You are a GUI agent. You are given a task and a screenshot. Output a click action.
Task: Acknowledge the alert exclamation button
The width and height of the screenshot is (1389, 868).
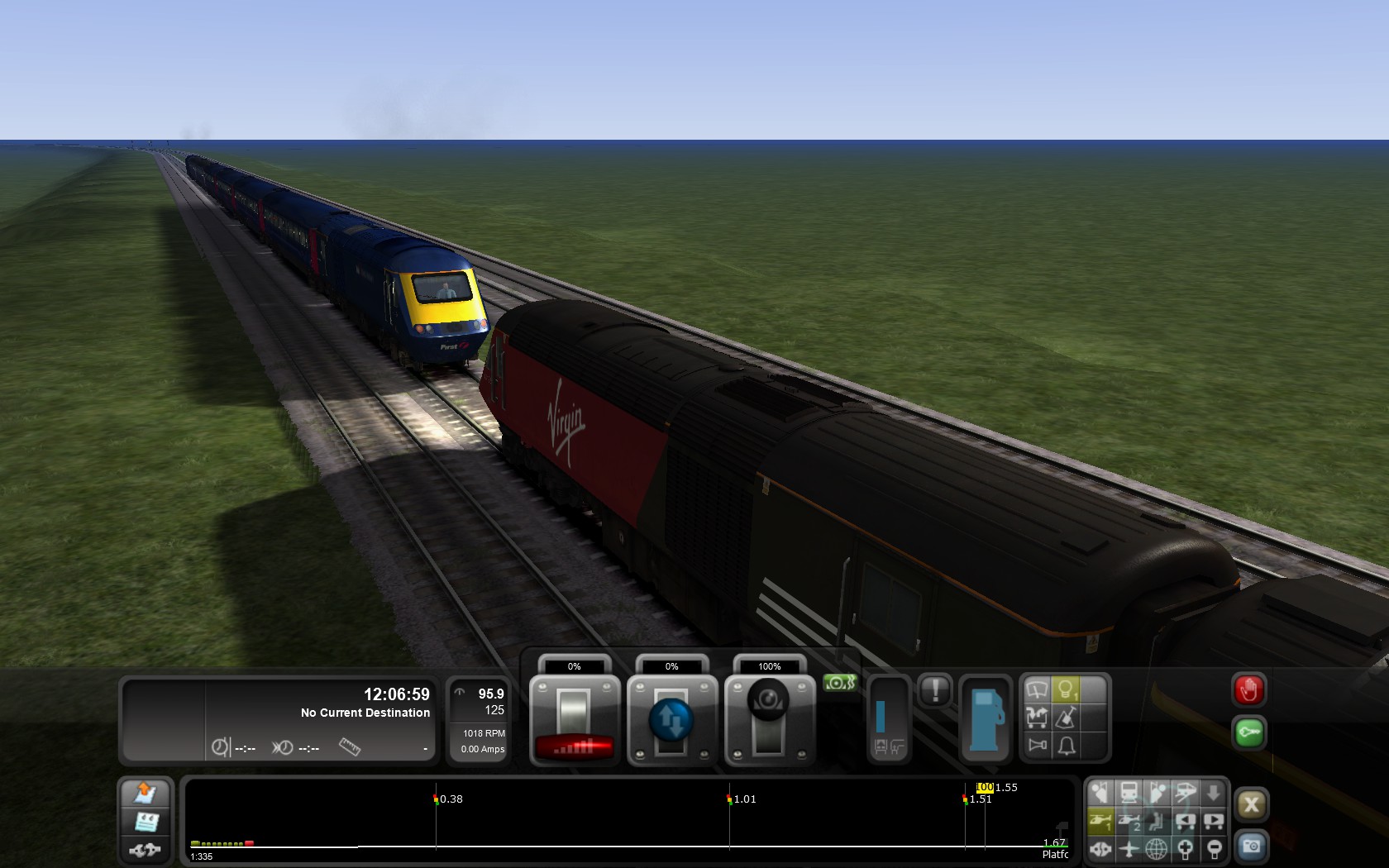click(935, 690)
